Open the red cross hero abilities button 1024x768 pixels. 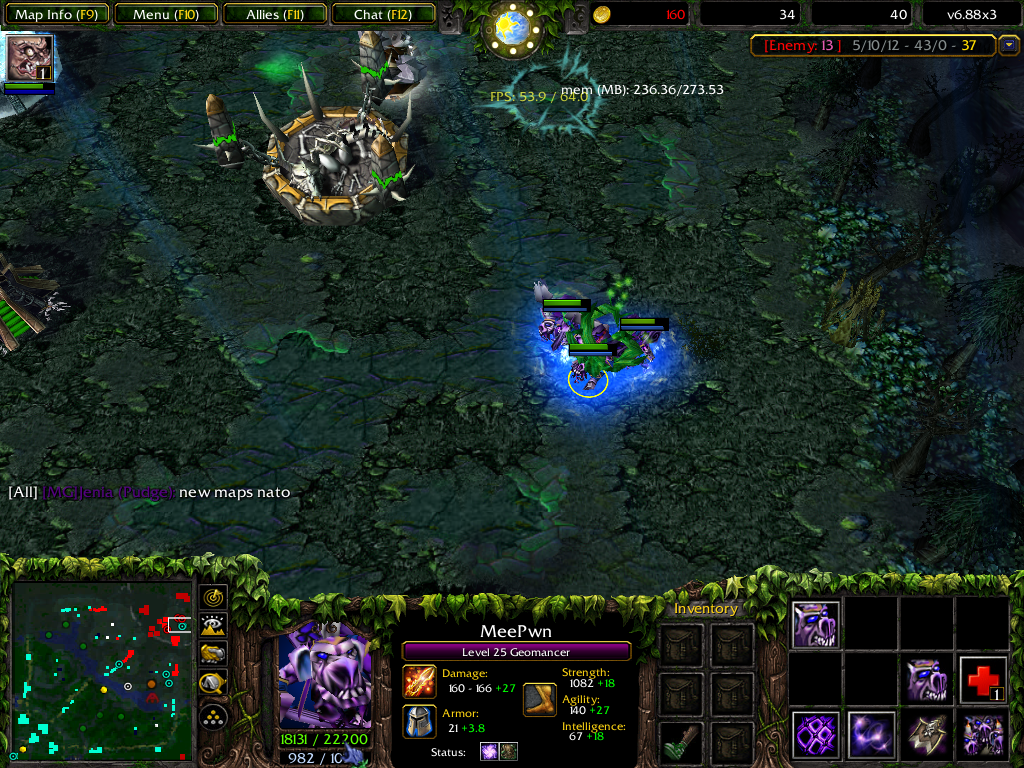(983, 680)
